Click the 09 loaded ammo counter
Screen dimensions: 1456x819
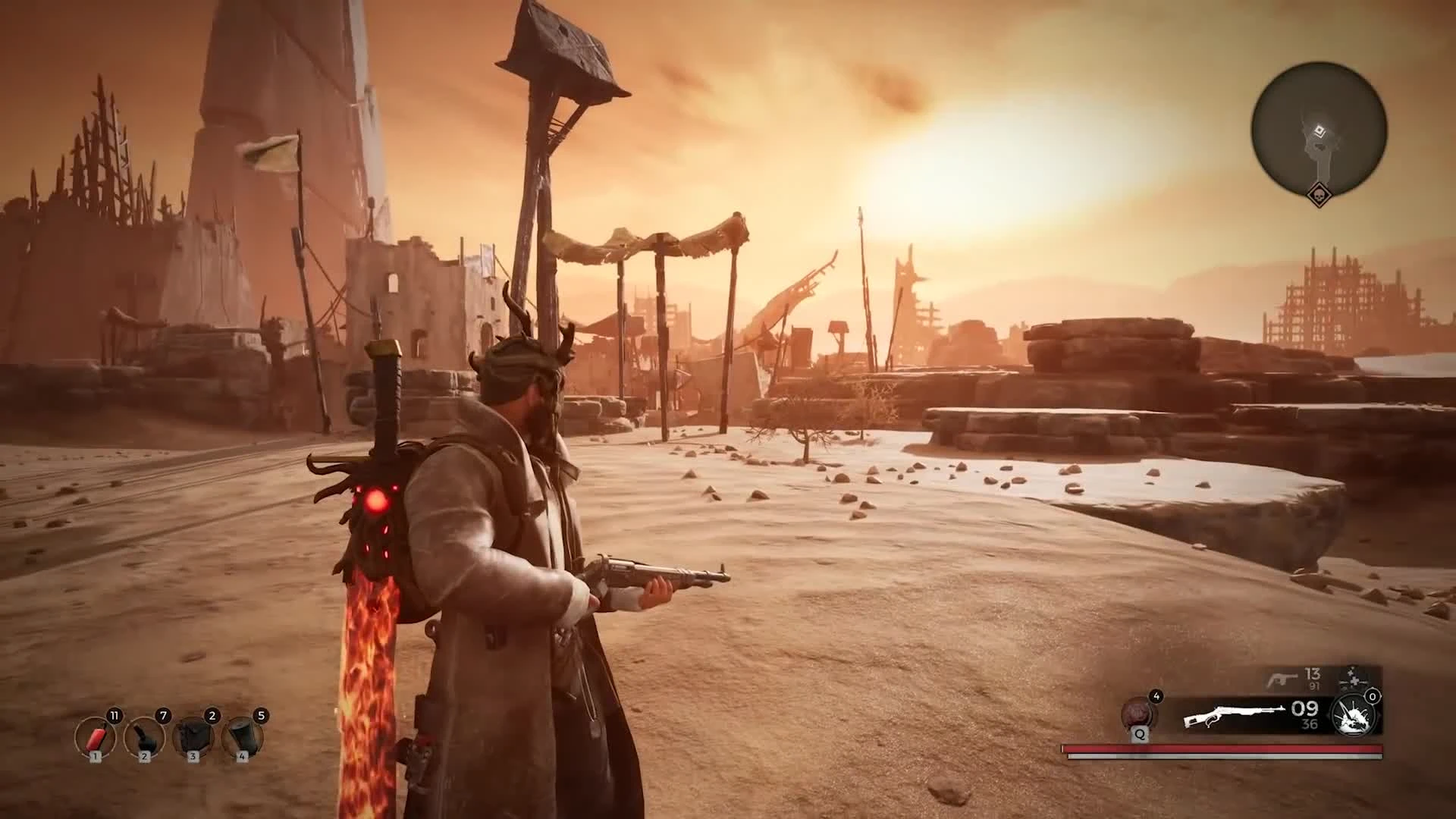1304,709
